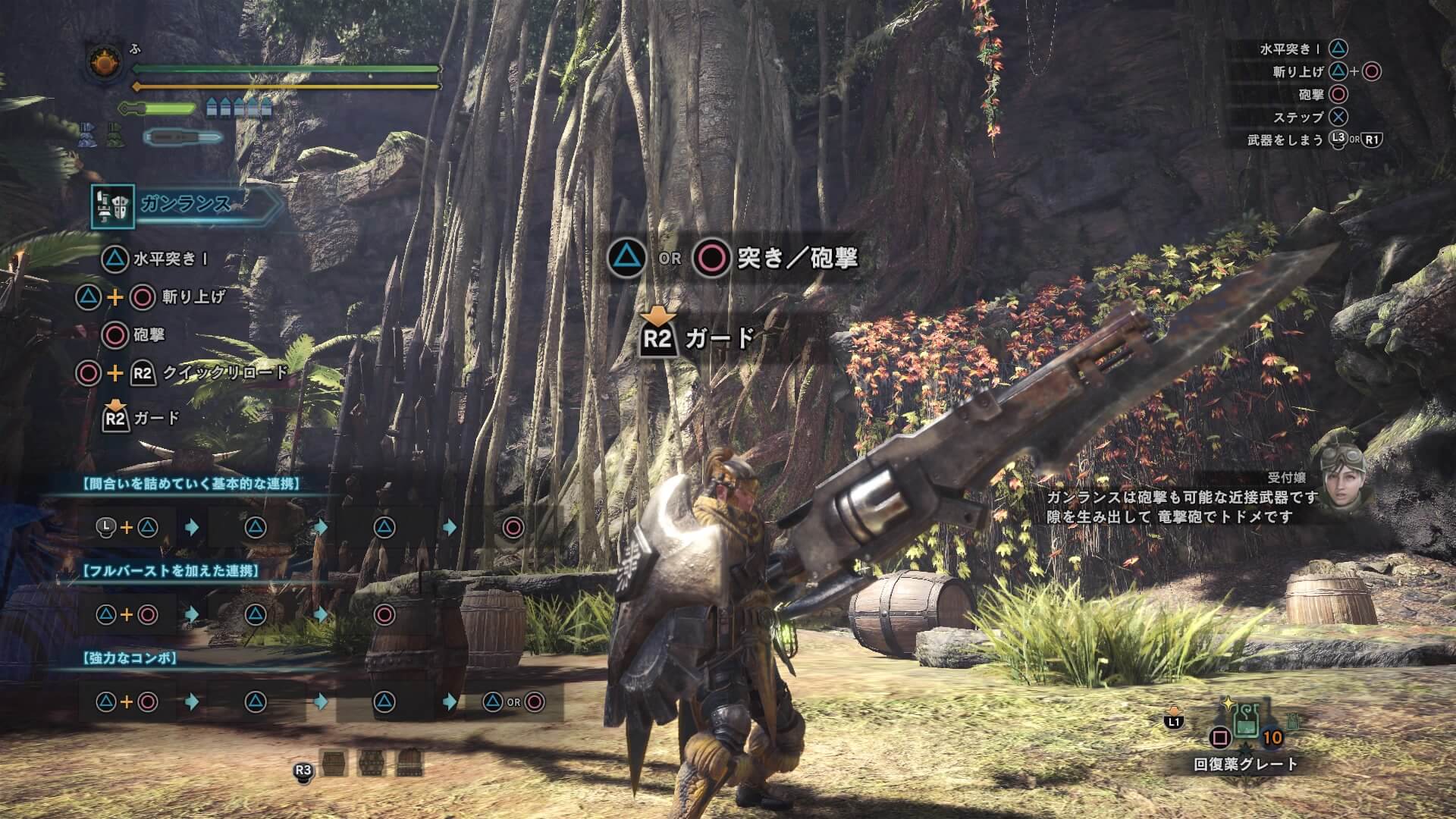Select the 強力なコンボ combo heading
This screenshot has height=819, width=1456.
129,658
